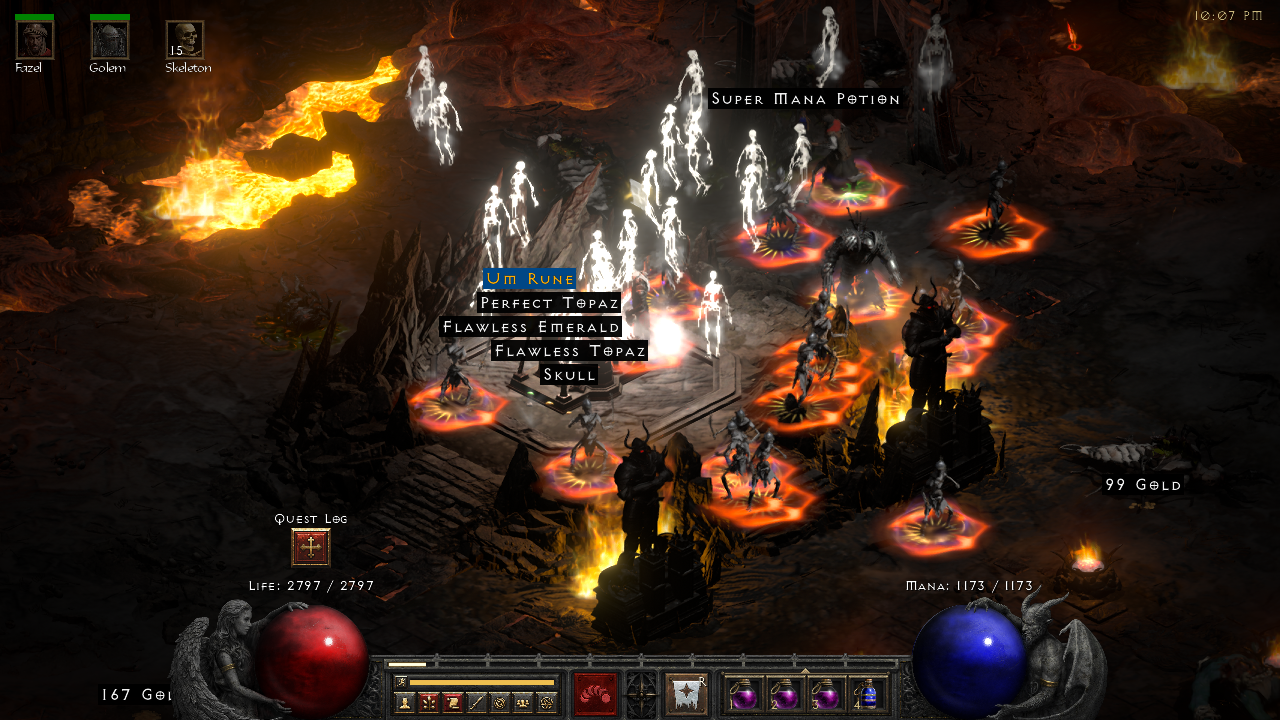This screenshot has height=720, width=1280.
Task: Open the pentagram game menu icon
Action: click(x=547, y=702)
